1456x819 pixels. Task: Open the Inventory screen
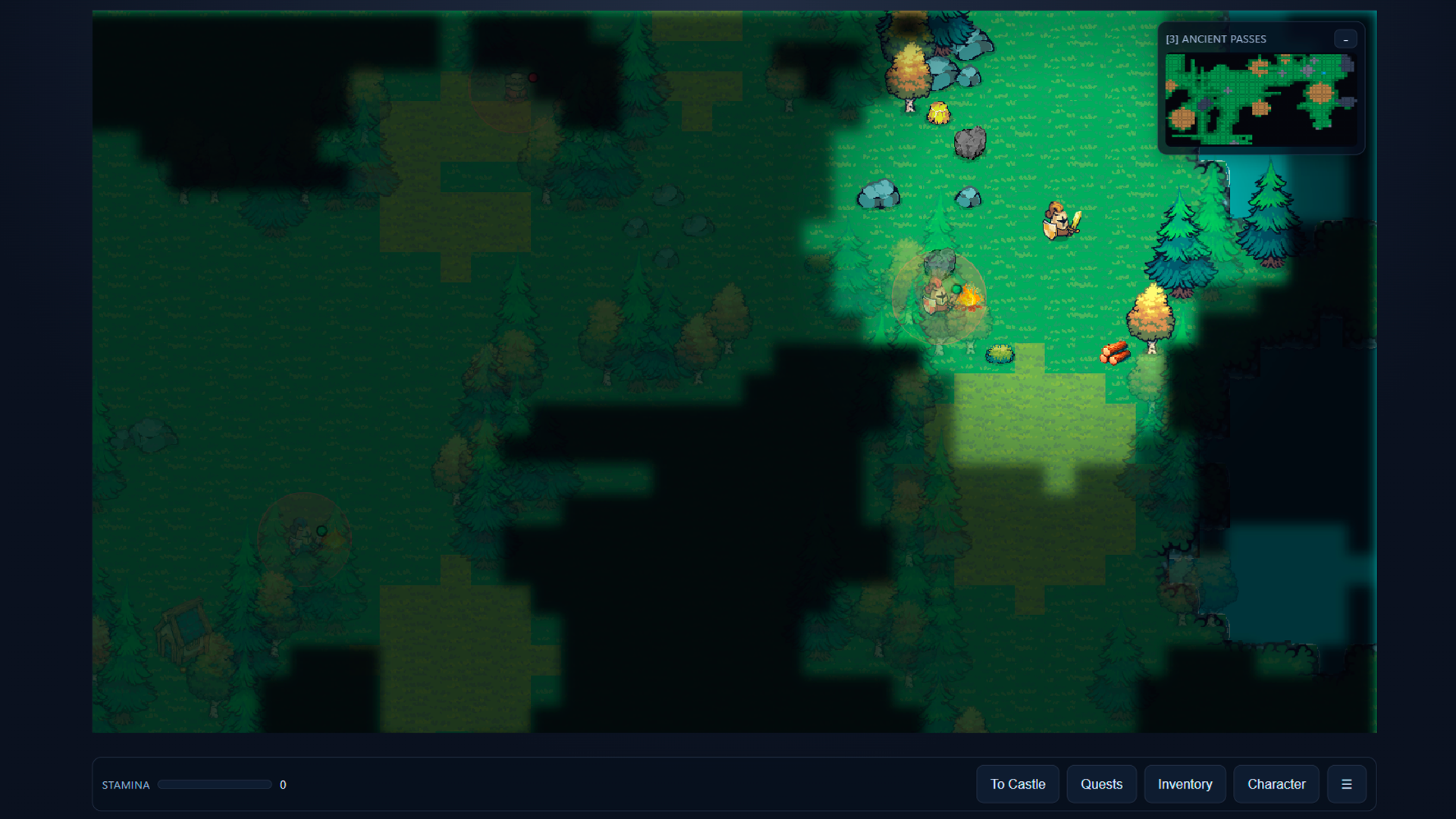1185,784
